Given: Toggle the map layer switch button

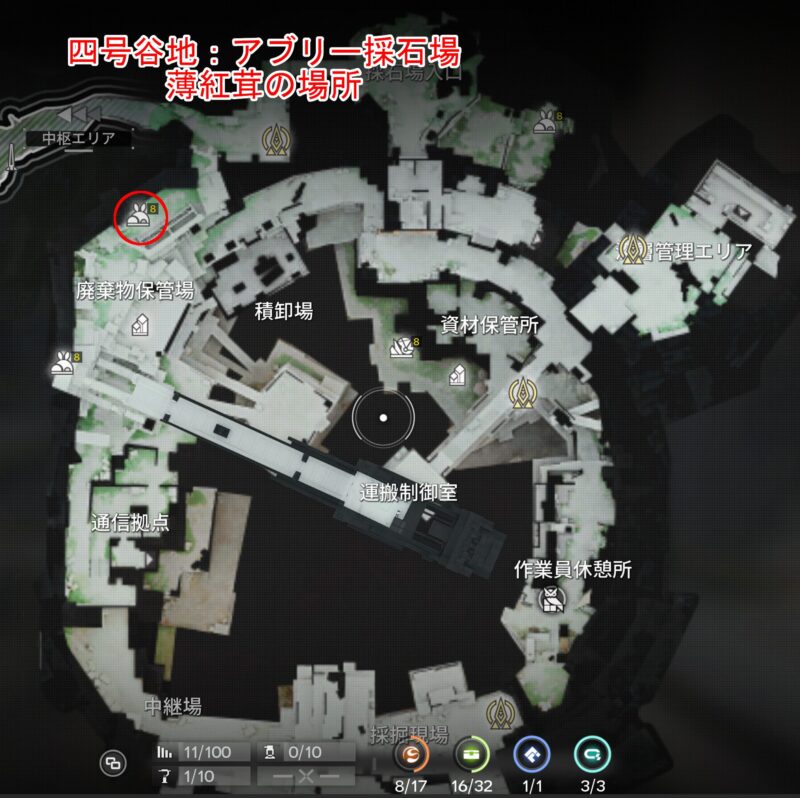Looking at the screenshot, I should 113,763.
